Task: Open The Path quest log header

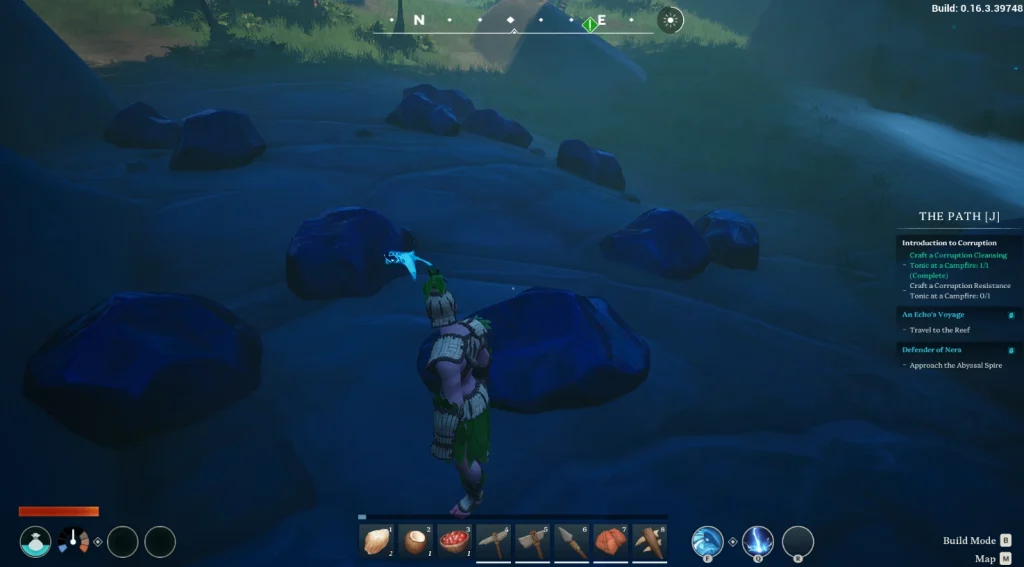Action: 959,216
